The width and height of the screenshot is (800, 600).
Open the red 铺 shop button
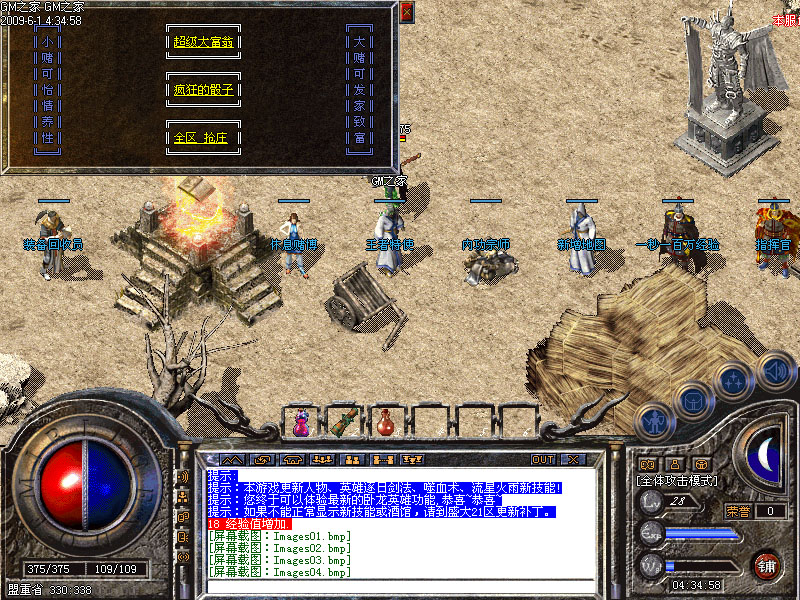point(767,566)
